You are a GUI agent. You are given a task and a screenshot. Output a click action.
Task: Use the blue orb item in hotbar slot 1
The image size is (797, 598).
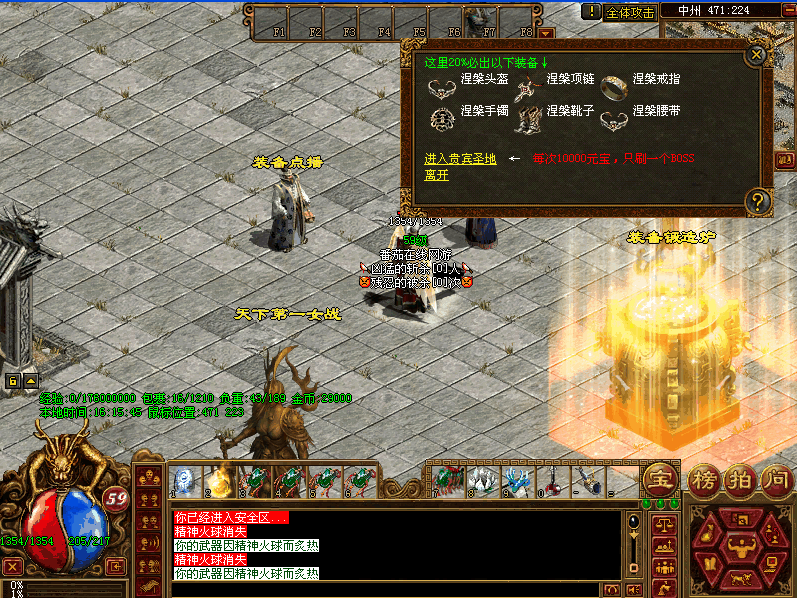pyautogui.click(x=184, y=480)
